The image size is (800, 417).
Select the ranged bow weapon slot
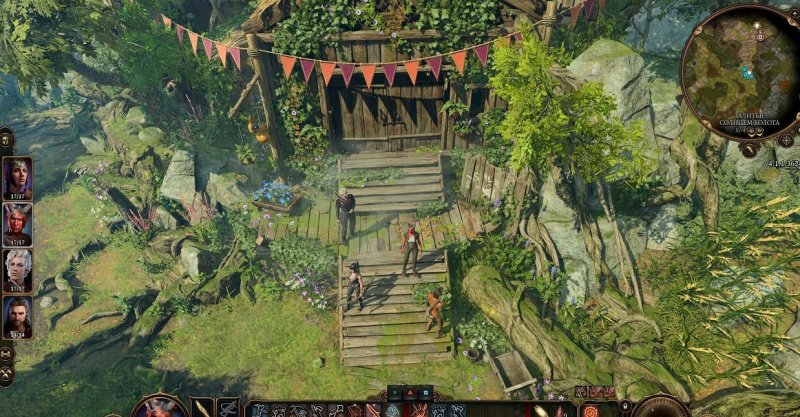pos(228,408)
